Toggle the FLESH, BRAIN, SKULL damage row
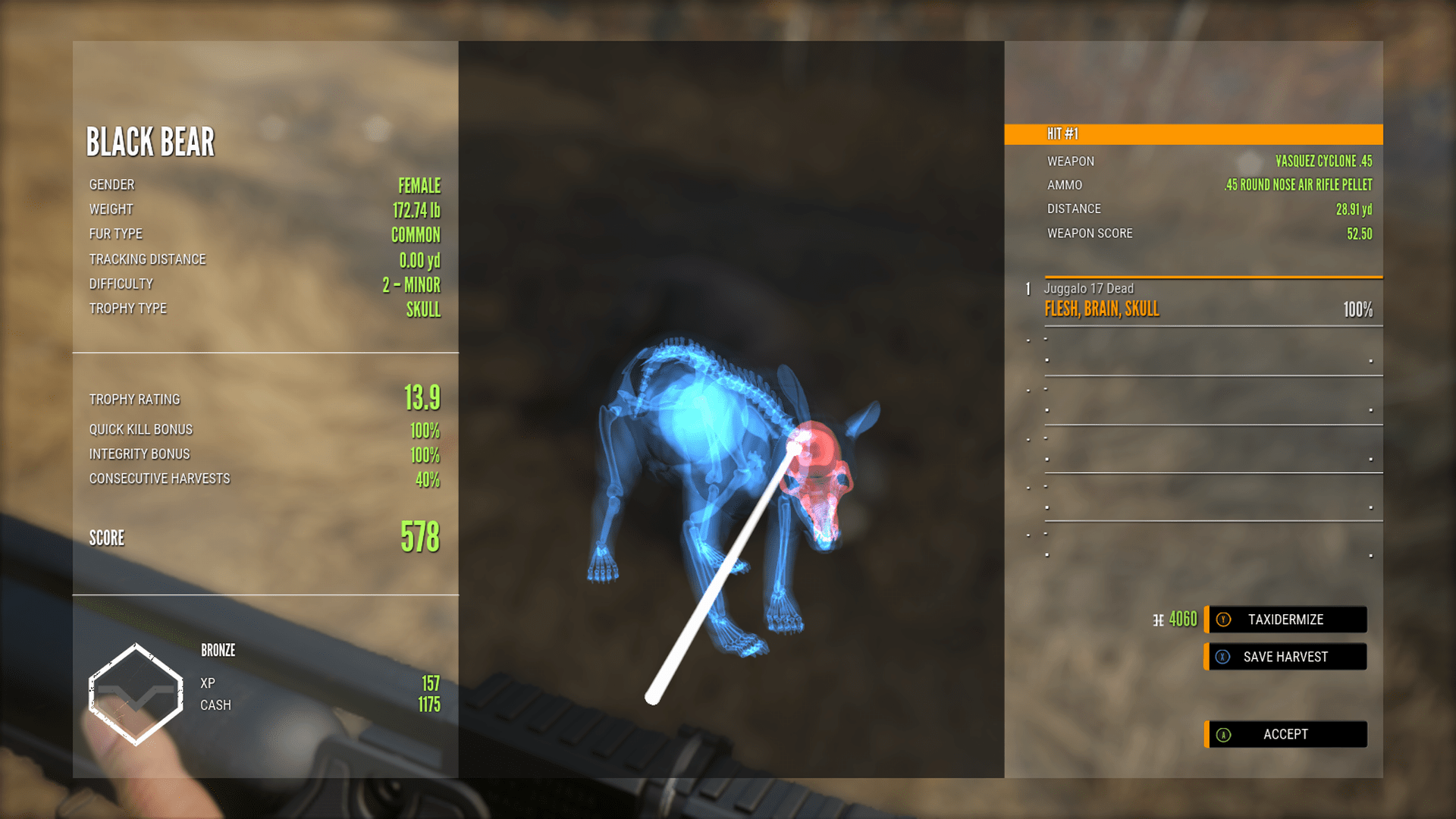Screen dimensions: 1456x819 point(1103,309)
